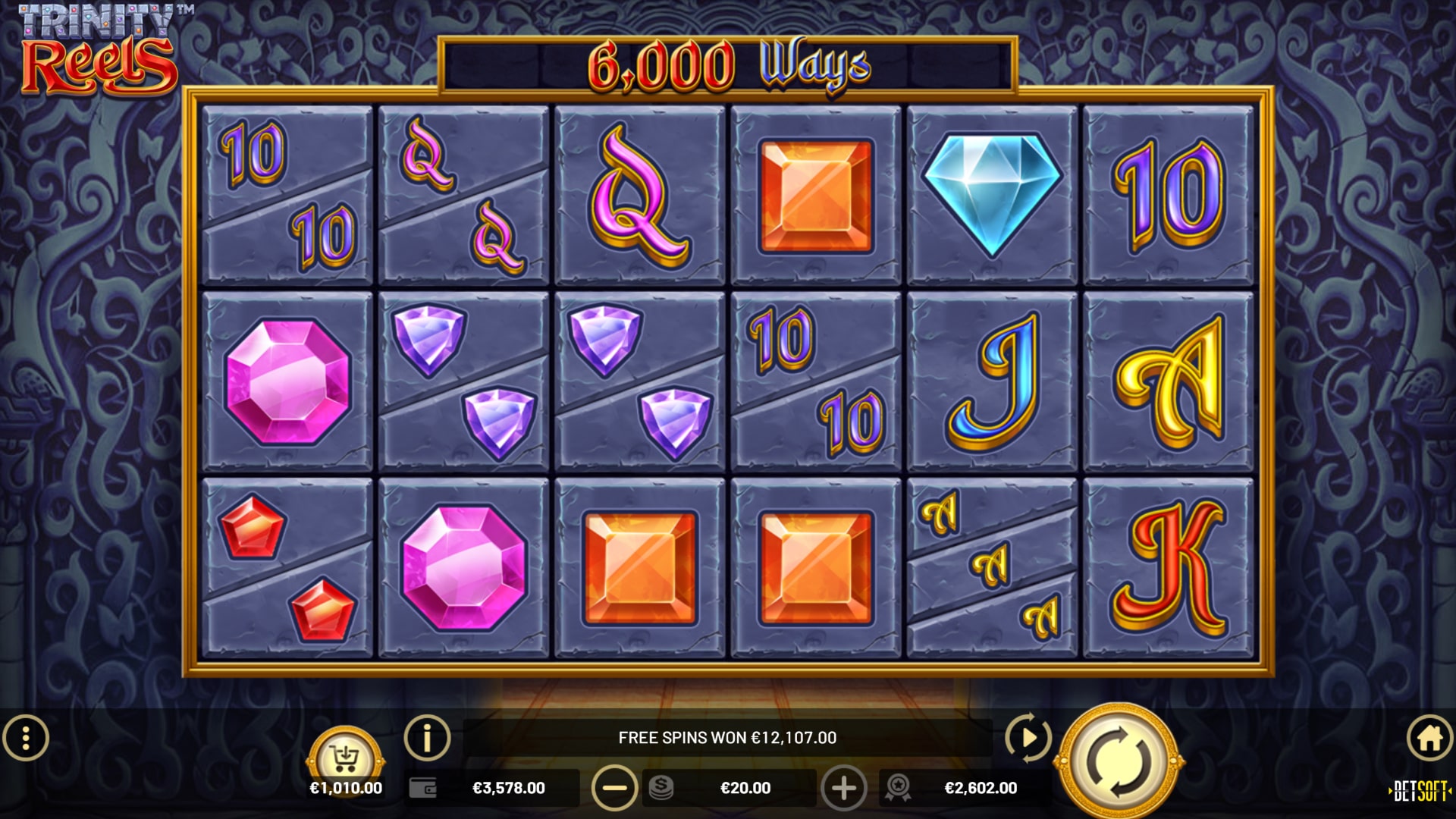Decrease the bet with minus button
This screenshot has width=1456, height=819.
(614, 788)
